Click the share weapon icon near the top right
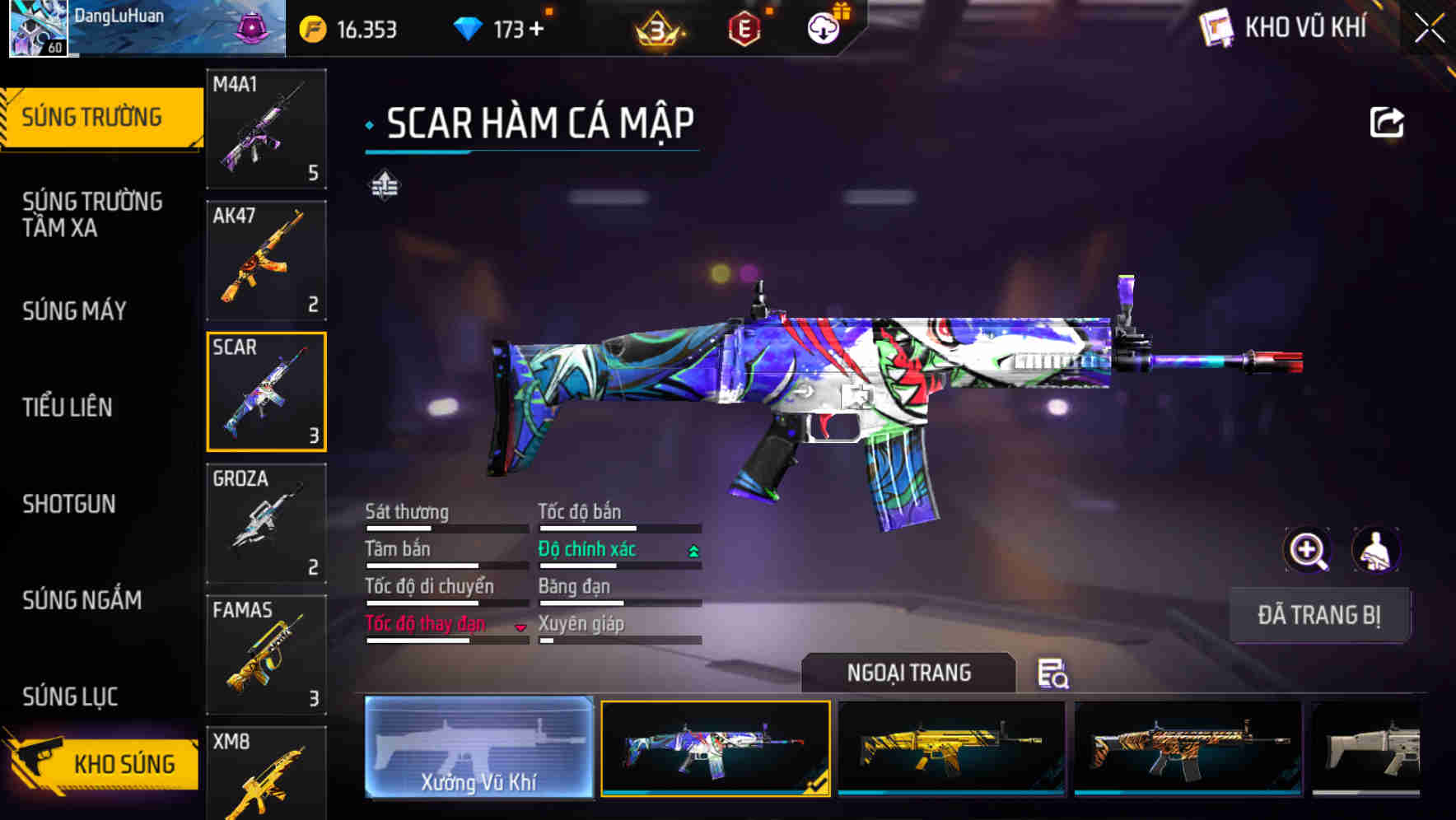Image resolution: width=1456 pixels, height=820 pixels. tap(1387, 122)
